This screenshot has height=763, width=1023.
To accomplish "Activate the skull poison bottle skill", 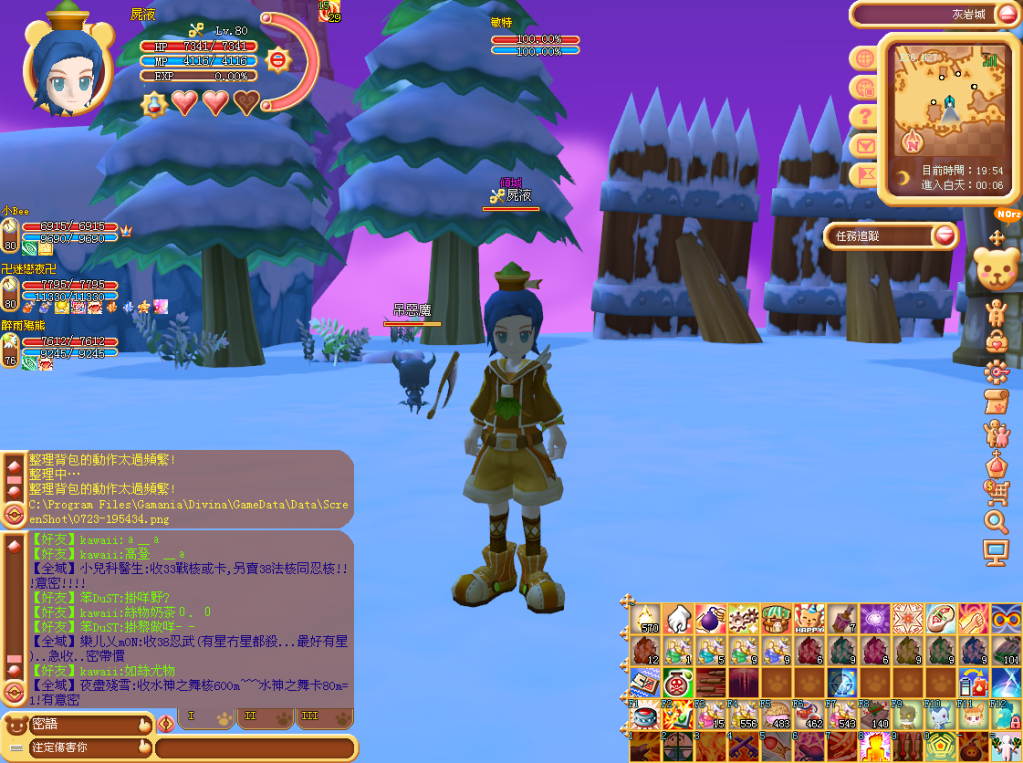I will point(677,685).
